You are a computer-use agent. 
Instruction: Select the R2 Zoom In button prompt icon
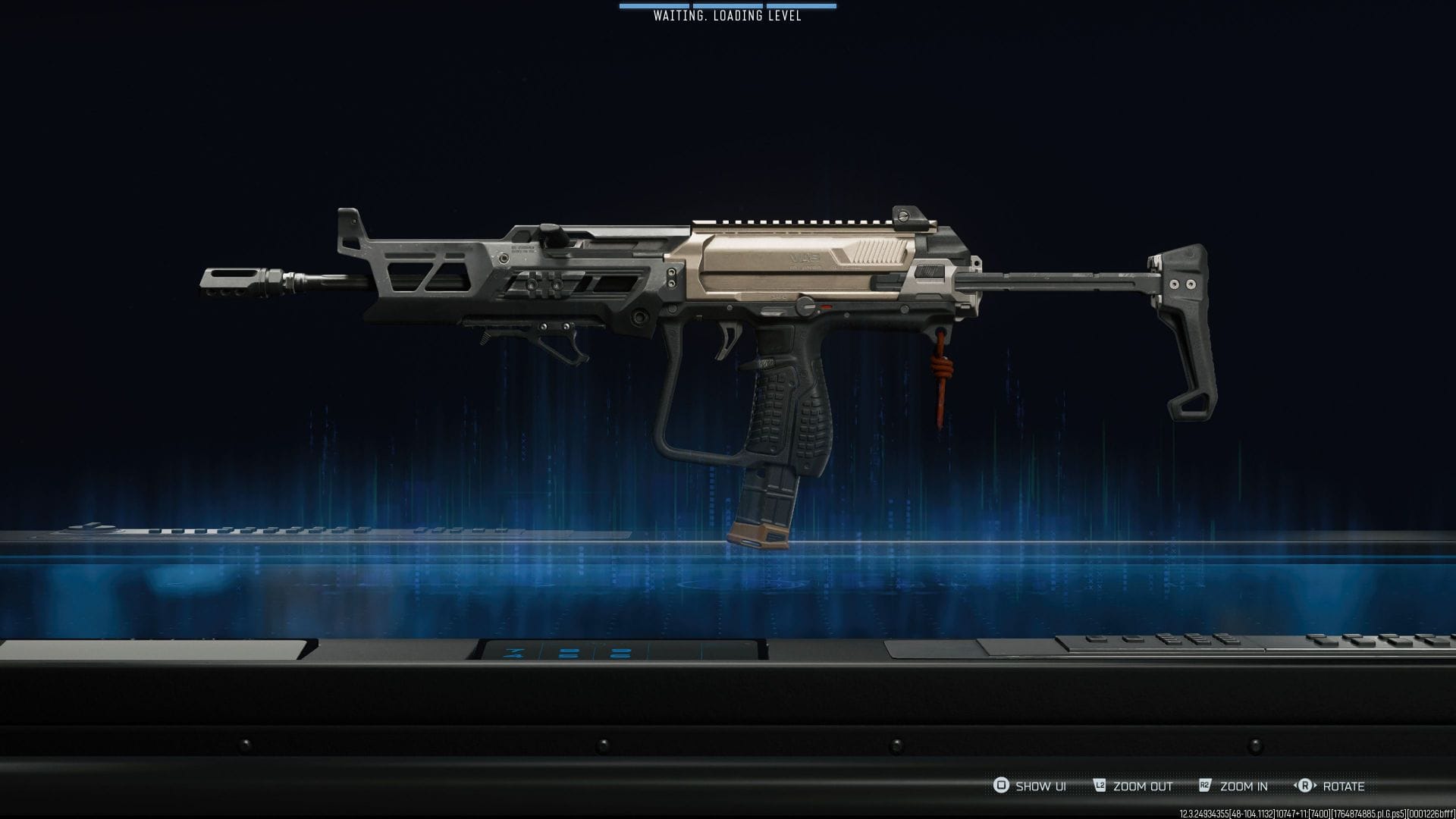[1204, 786]
